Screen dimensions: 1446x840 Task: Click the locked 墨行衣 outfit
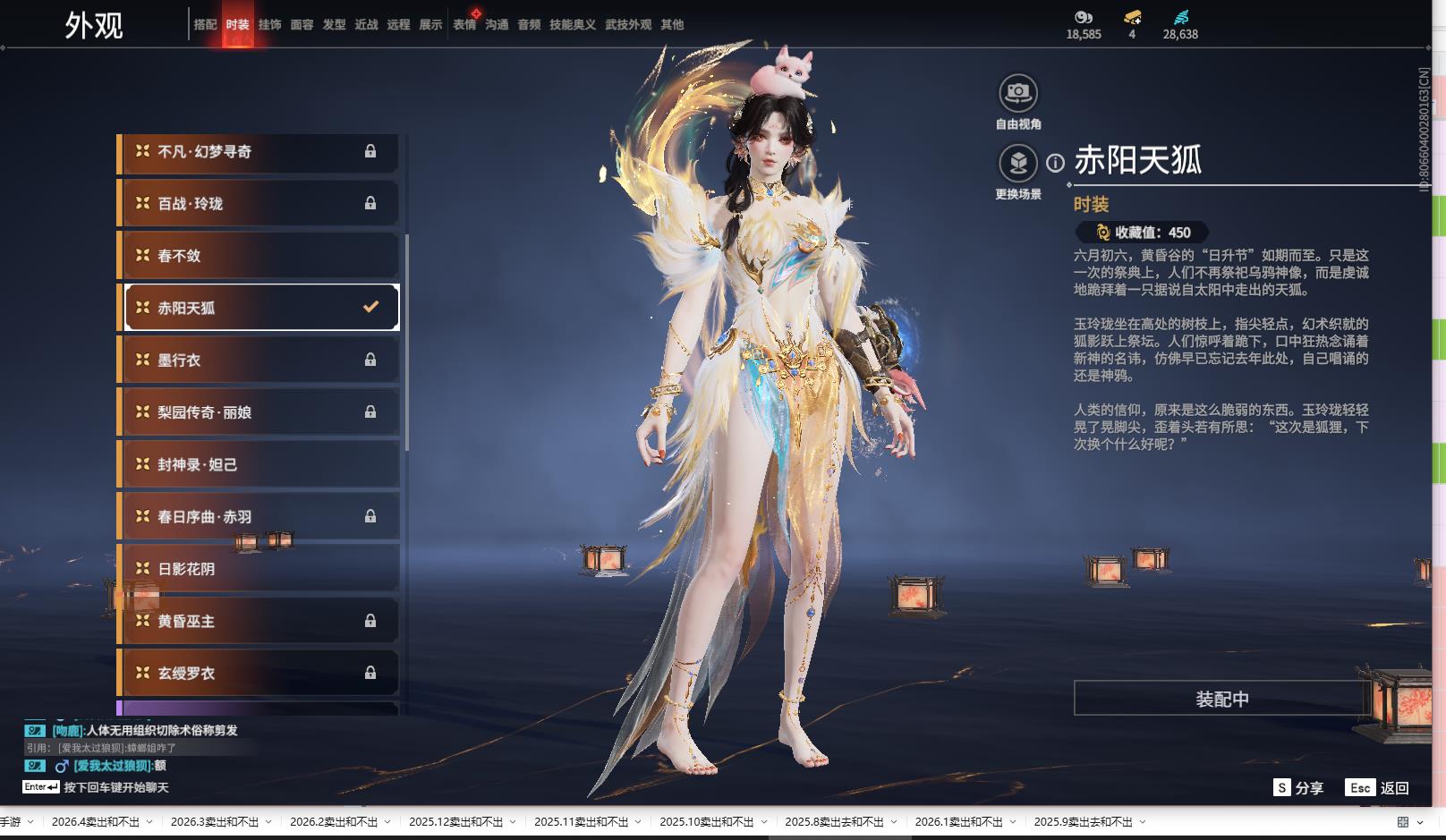point(259,361)
